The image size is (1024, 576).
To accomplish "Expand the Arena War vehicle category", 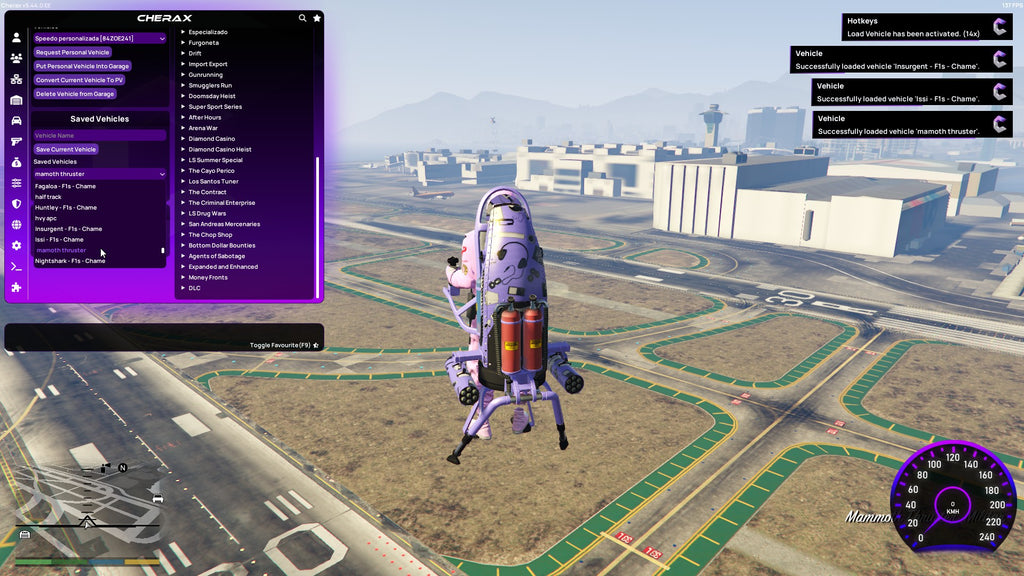I will 202,128.
